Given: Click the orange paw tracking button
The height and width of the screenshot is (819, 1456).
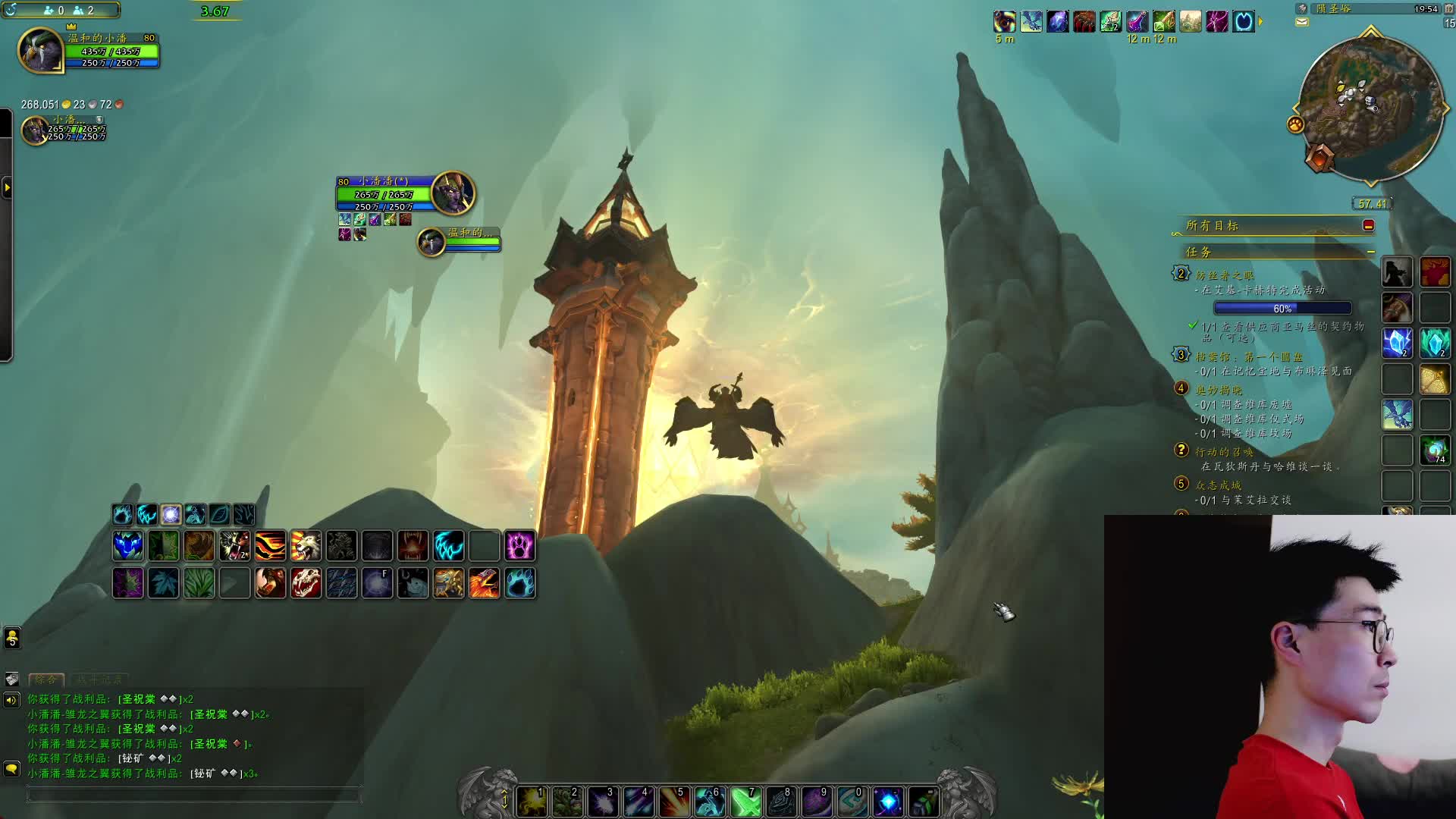Looking at the screenshot, I should [x=1295, y=124].
